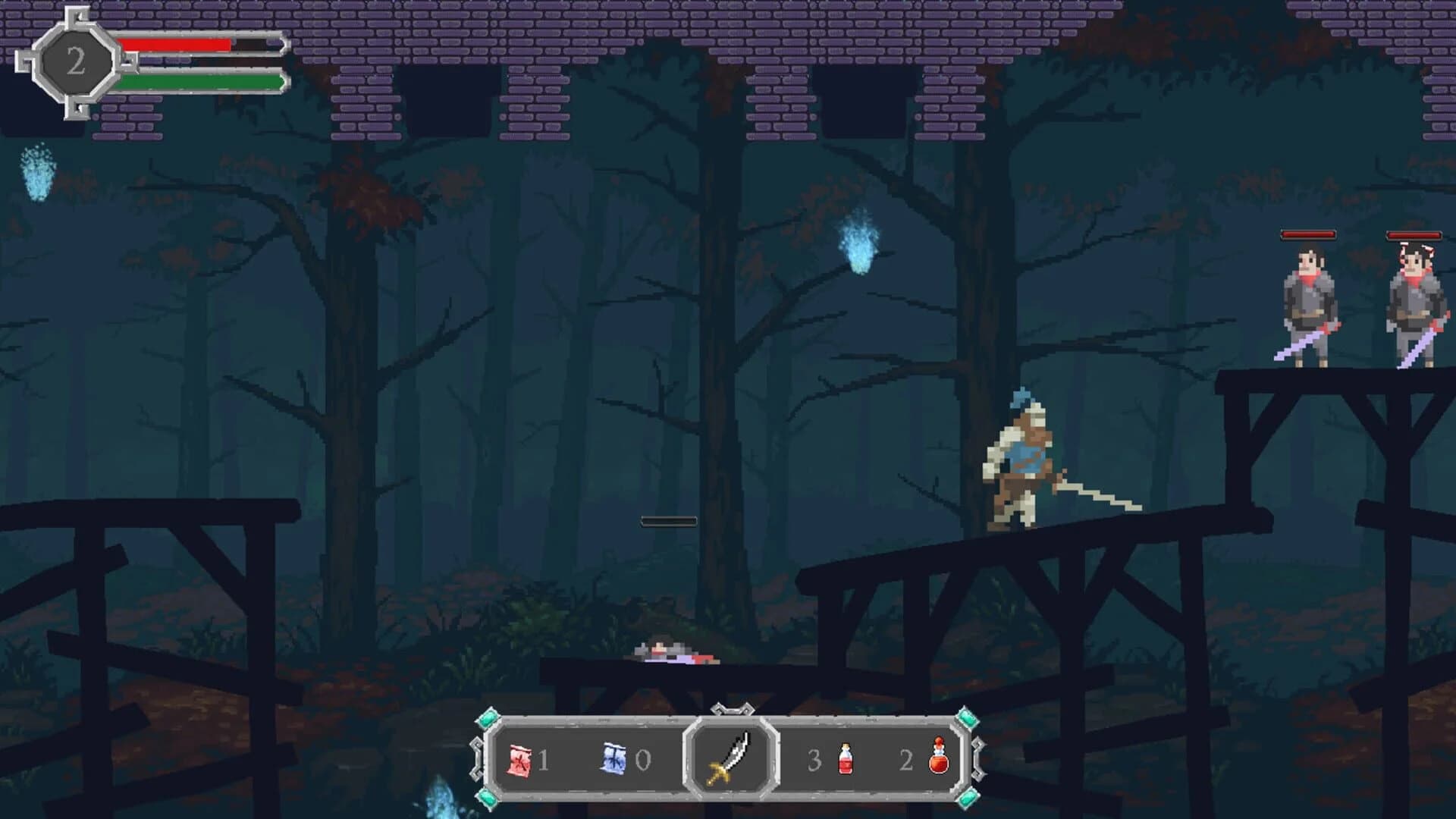Select the equipped curved sword weapon icon
The width and height of the screenshot is (1456, 819).
pos(729,759)
